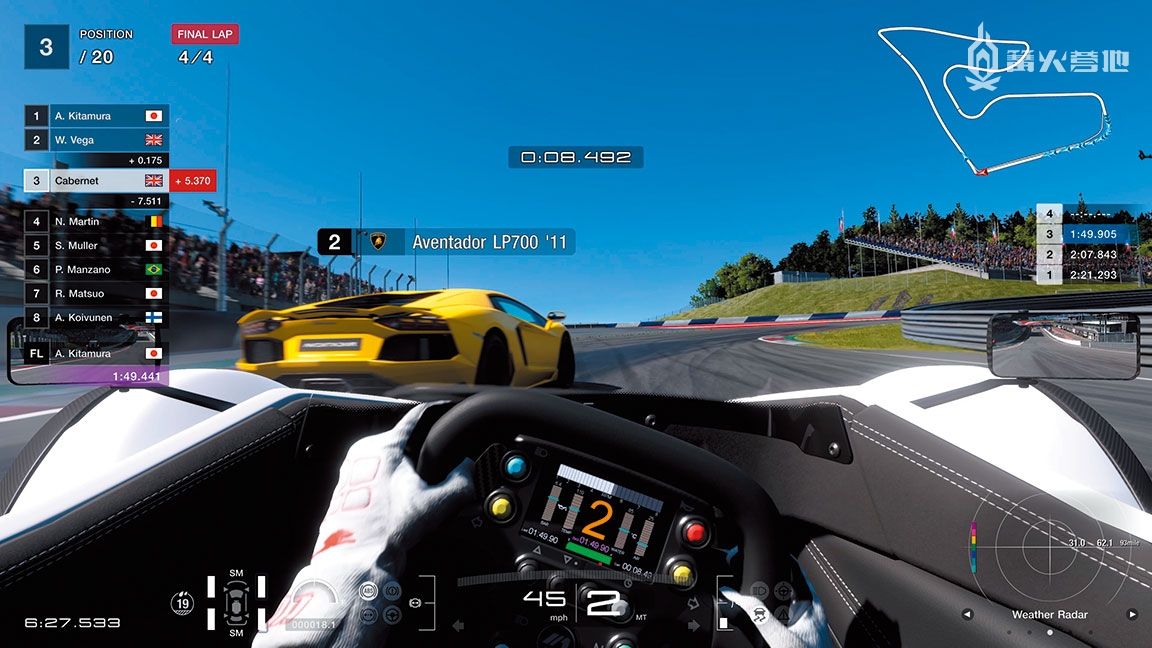Click the rear-view mirror display
1152x648 pixels.
click(x=1062, y=345)
